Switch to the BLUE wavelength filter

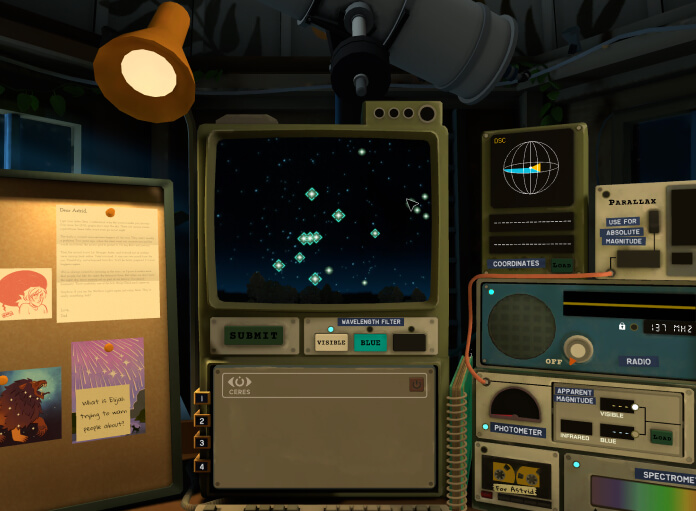370,342
